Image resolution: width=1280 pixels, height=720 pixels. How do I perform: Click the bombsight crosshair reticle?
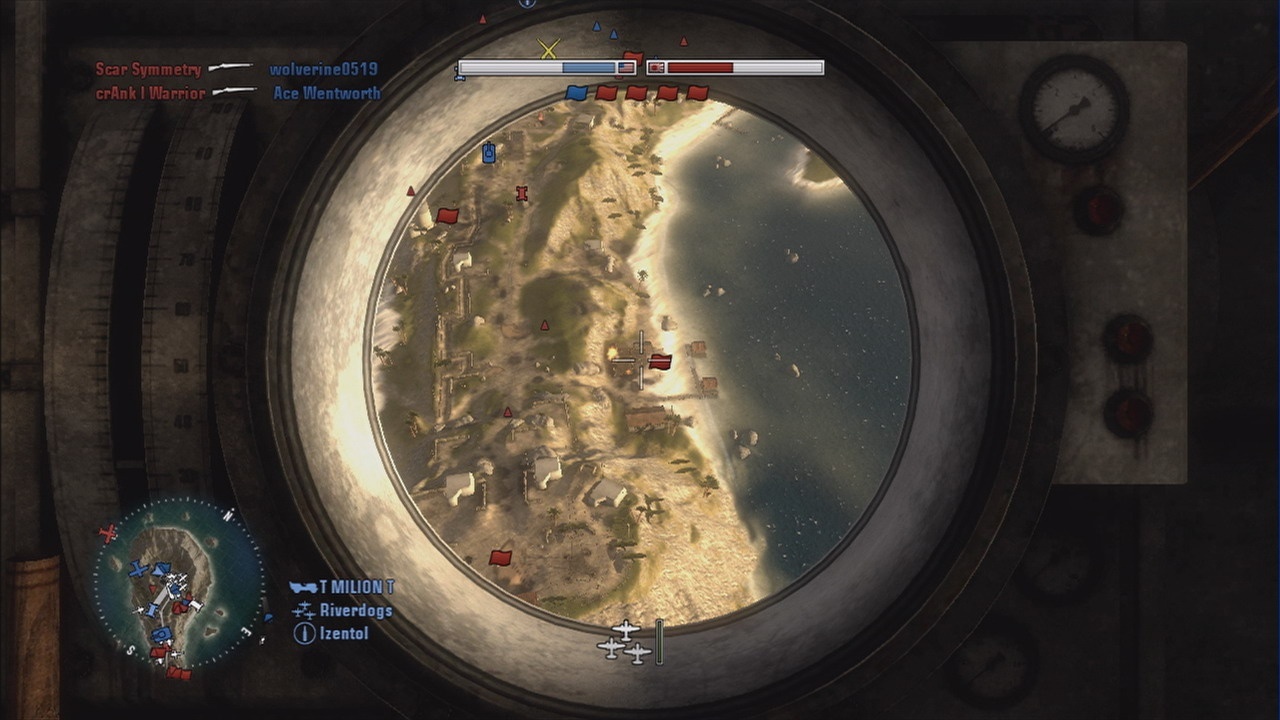click(639, 360)
